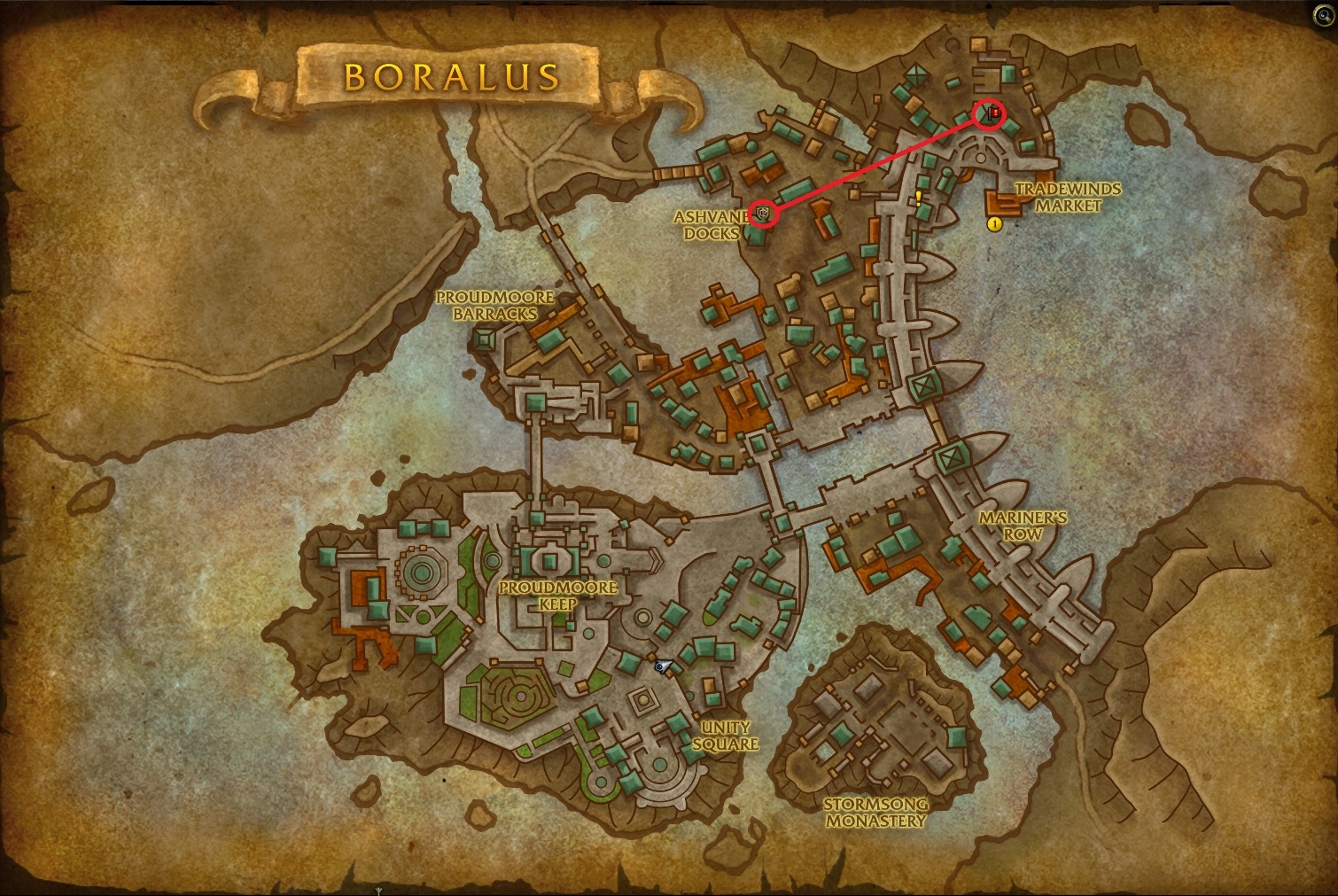This screenshot has height=896, width=1338.
Task: Click along the red flight path line
Action: tap(877, 164)
